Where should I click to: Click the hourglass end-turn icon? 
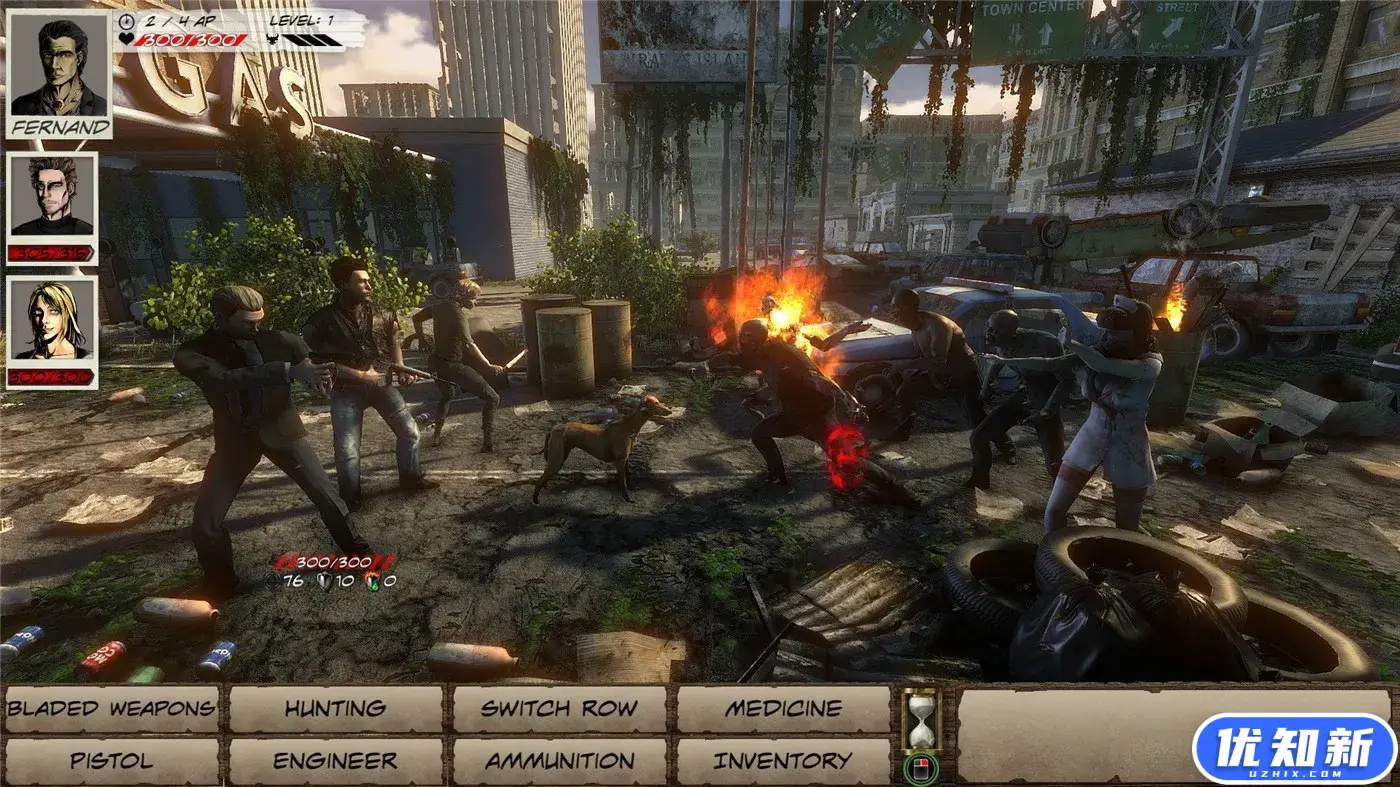point(921,717)
